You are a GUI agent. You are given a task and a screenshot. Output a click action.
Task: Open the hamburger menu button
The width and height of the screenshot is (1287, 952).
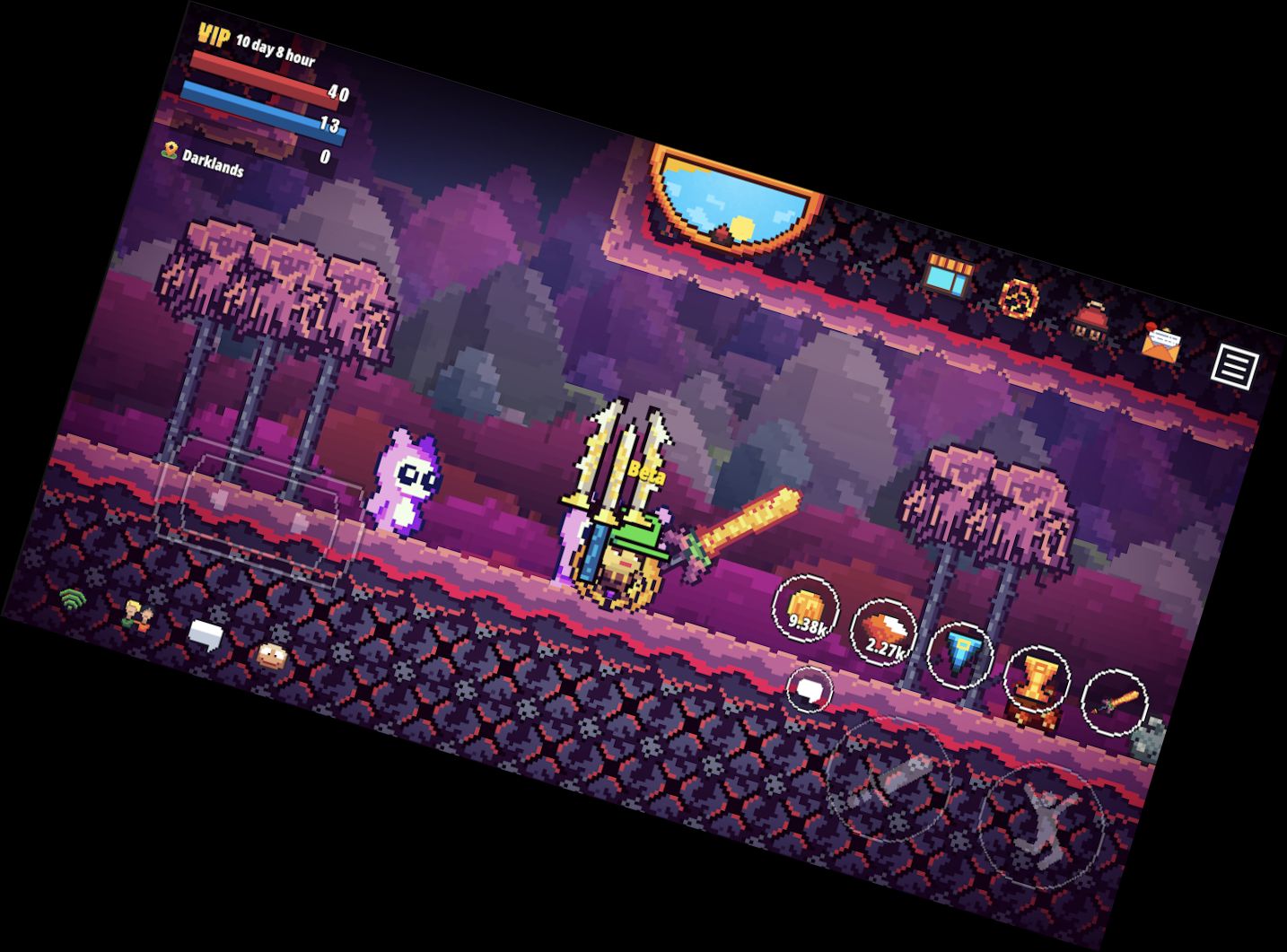click(x=1233, y=363)
